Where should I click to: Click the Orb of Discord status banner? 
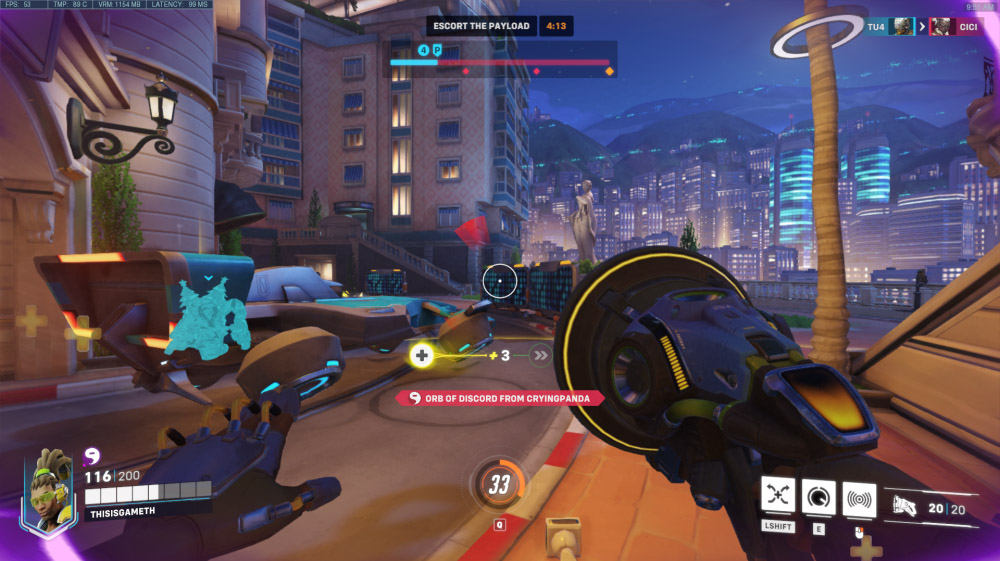[500, 398]
